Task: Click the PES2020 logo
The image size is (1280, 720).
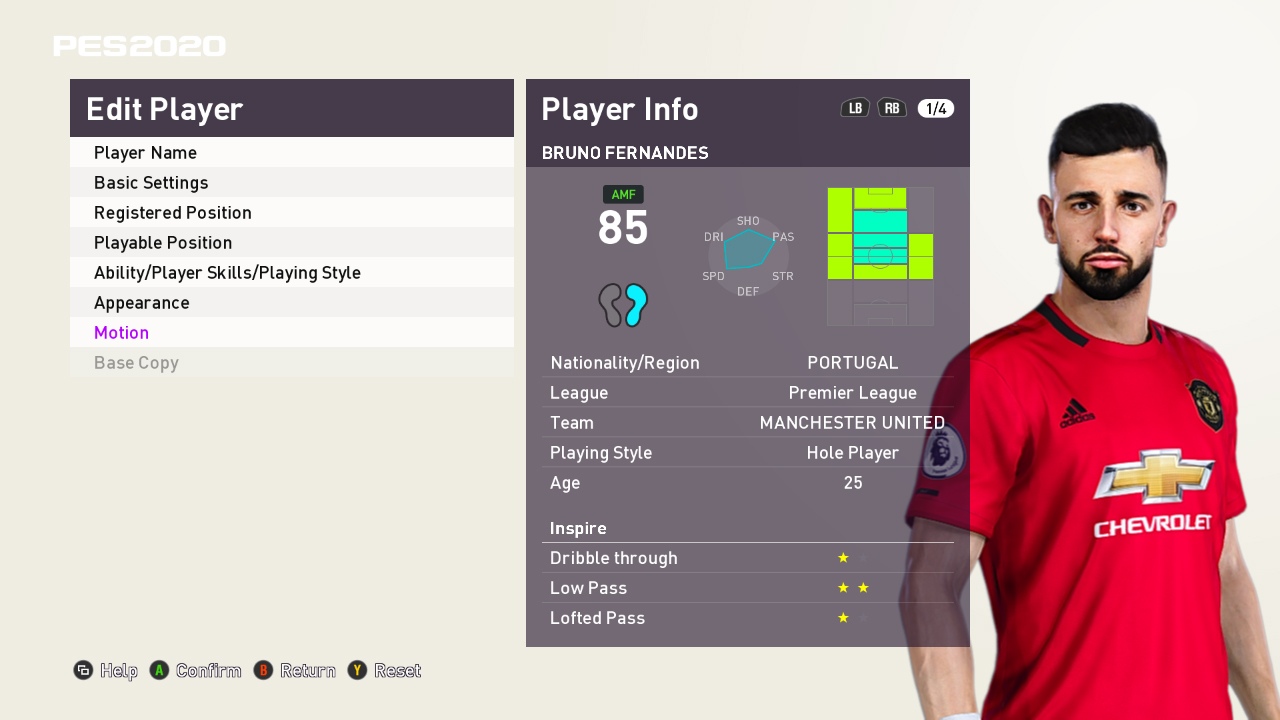Action: (x=139, y=45)
